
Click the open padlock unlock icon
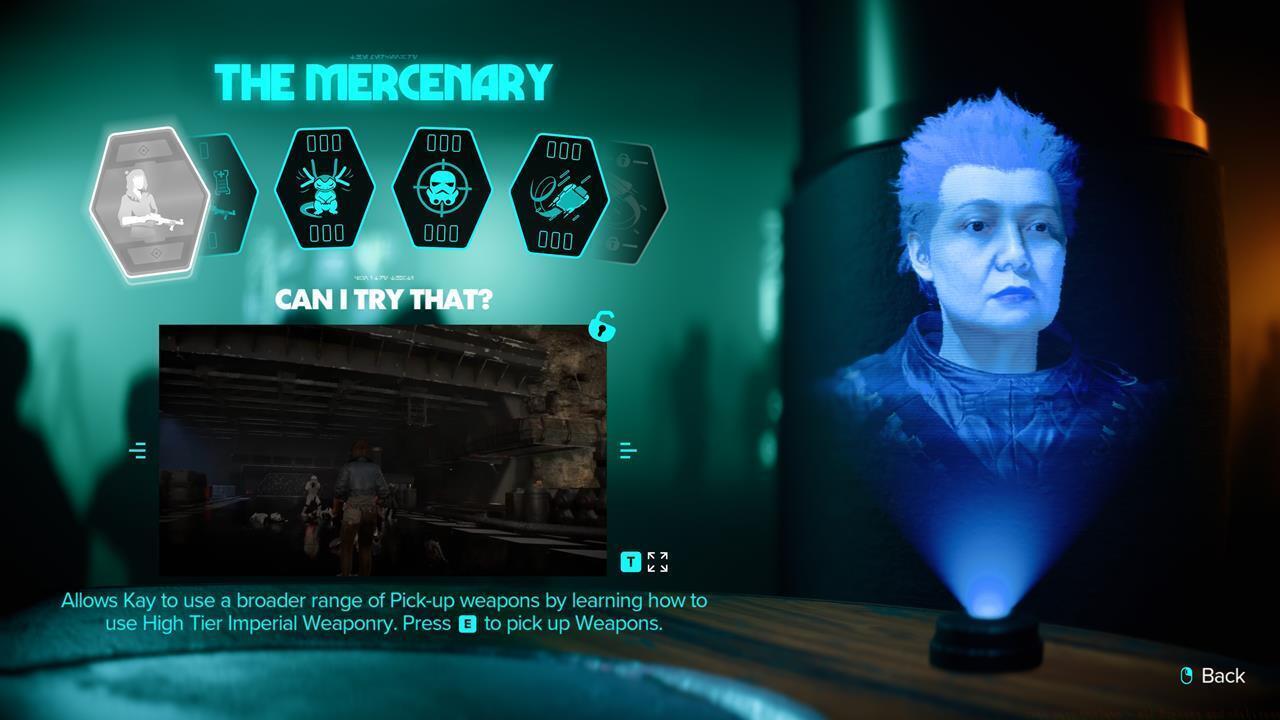(x=602, y=328)
